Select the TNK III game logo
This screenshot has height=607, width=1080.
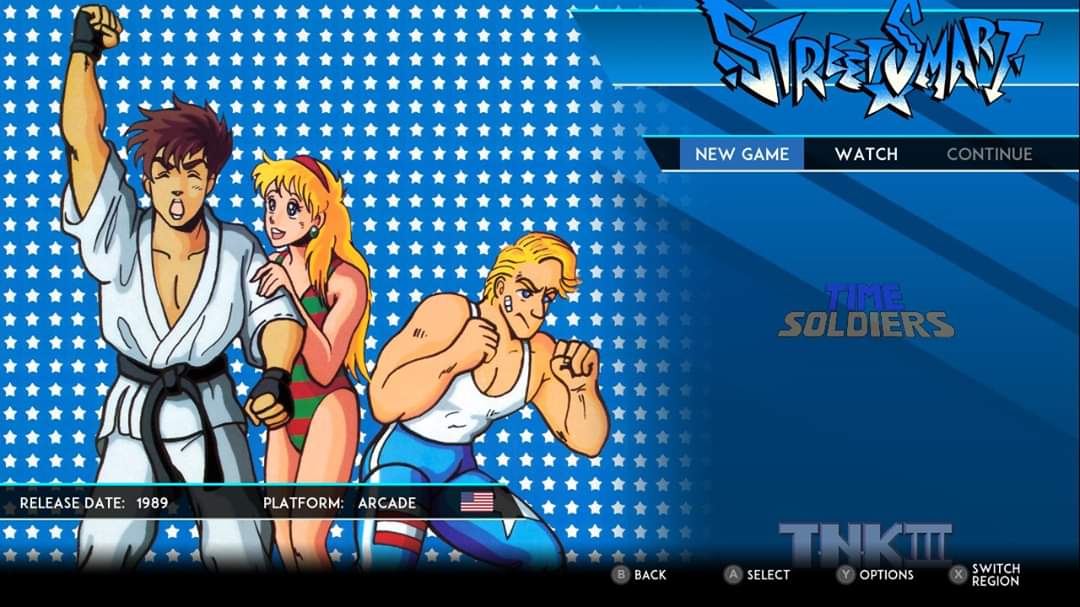point(866,544)
